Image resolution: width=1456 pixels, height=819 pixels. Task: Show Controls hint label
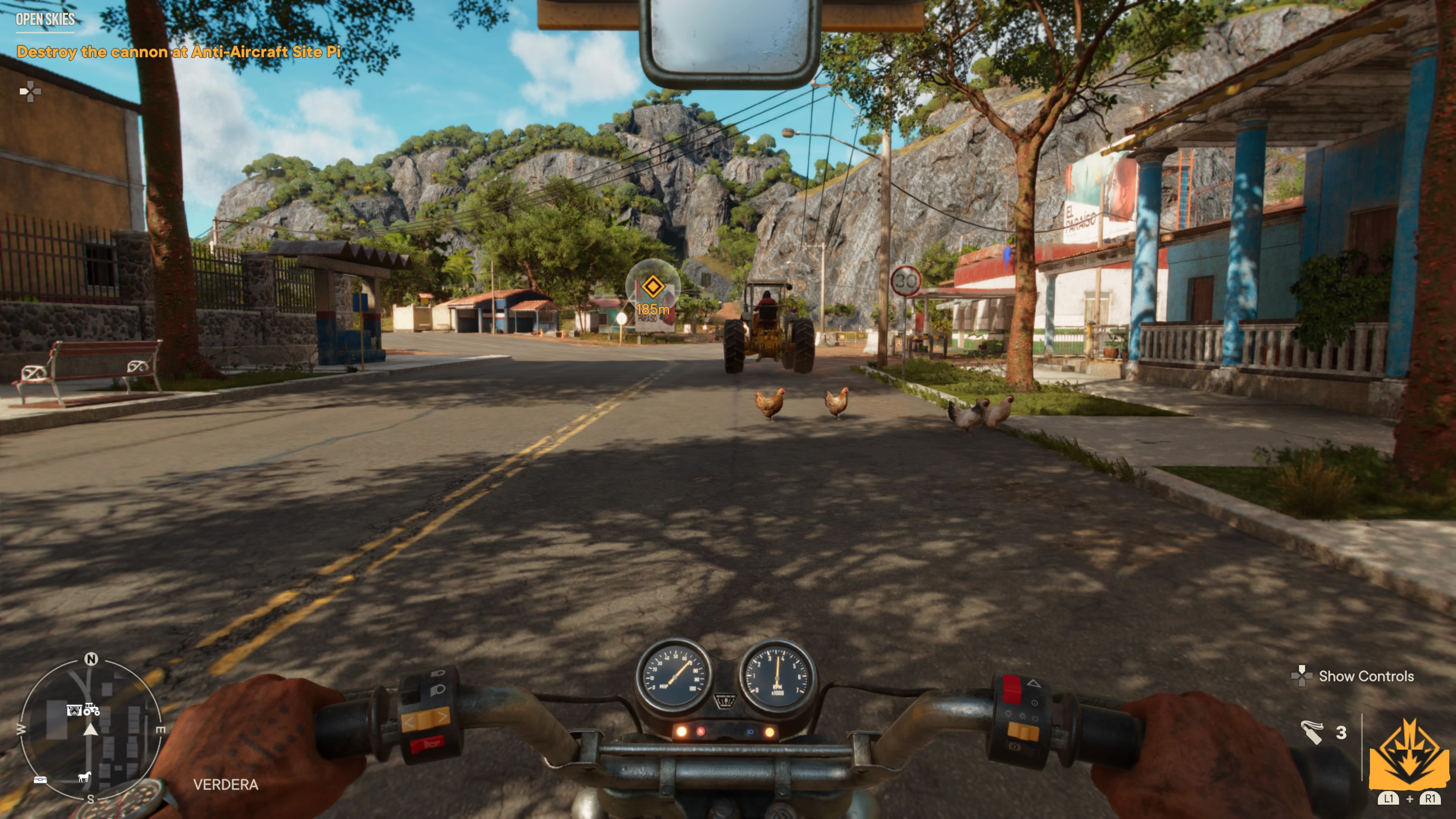point(1365,676)
